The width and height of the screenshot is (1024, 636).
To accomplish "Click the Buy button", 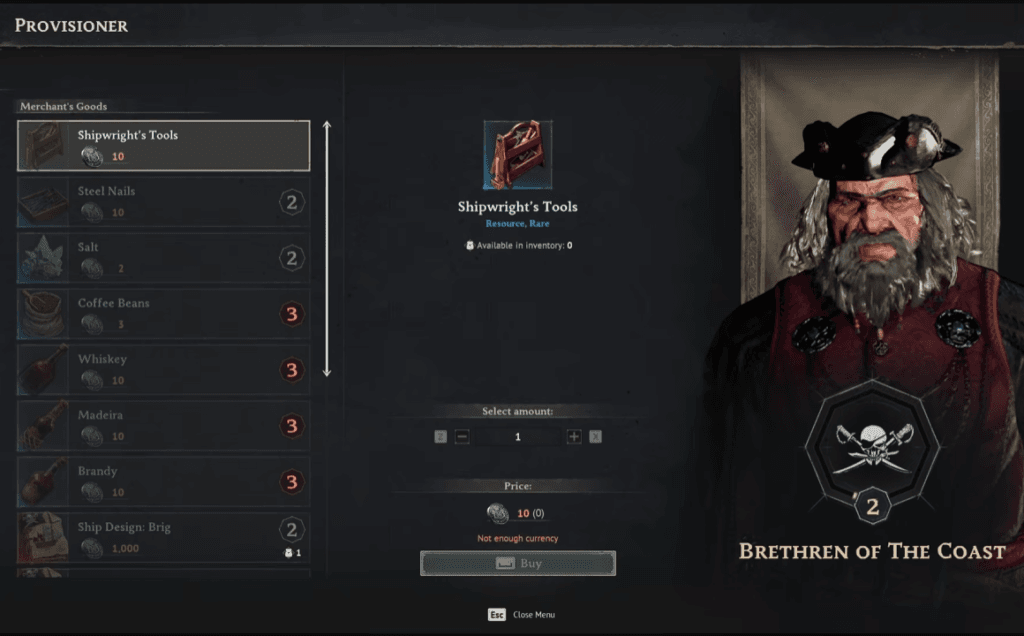I will point(518,564).
